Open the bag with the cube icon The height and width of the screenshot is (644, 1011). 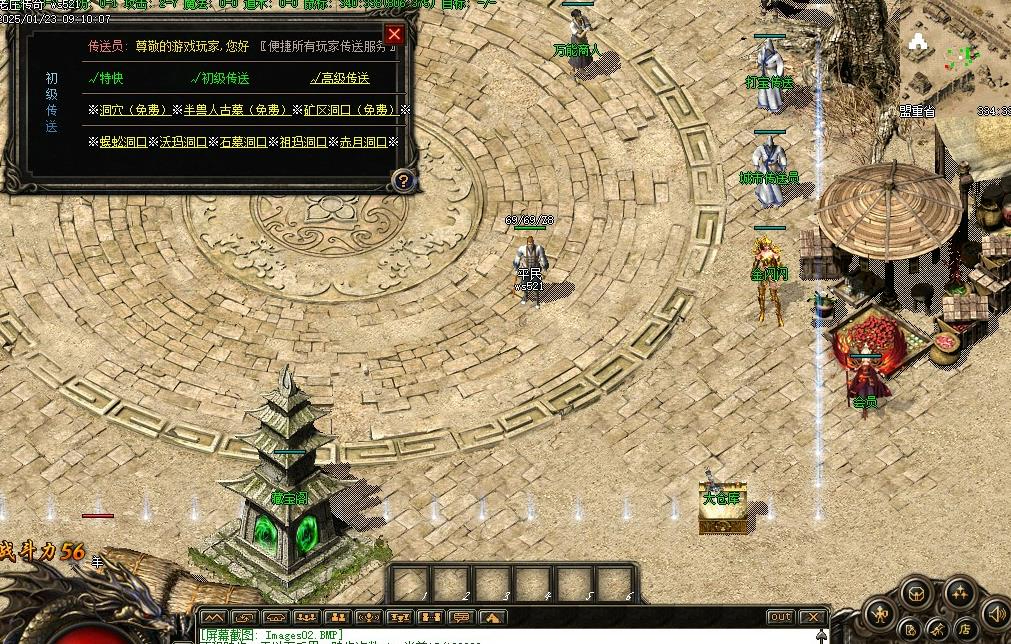(x=917, y=594)
